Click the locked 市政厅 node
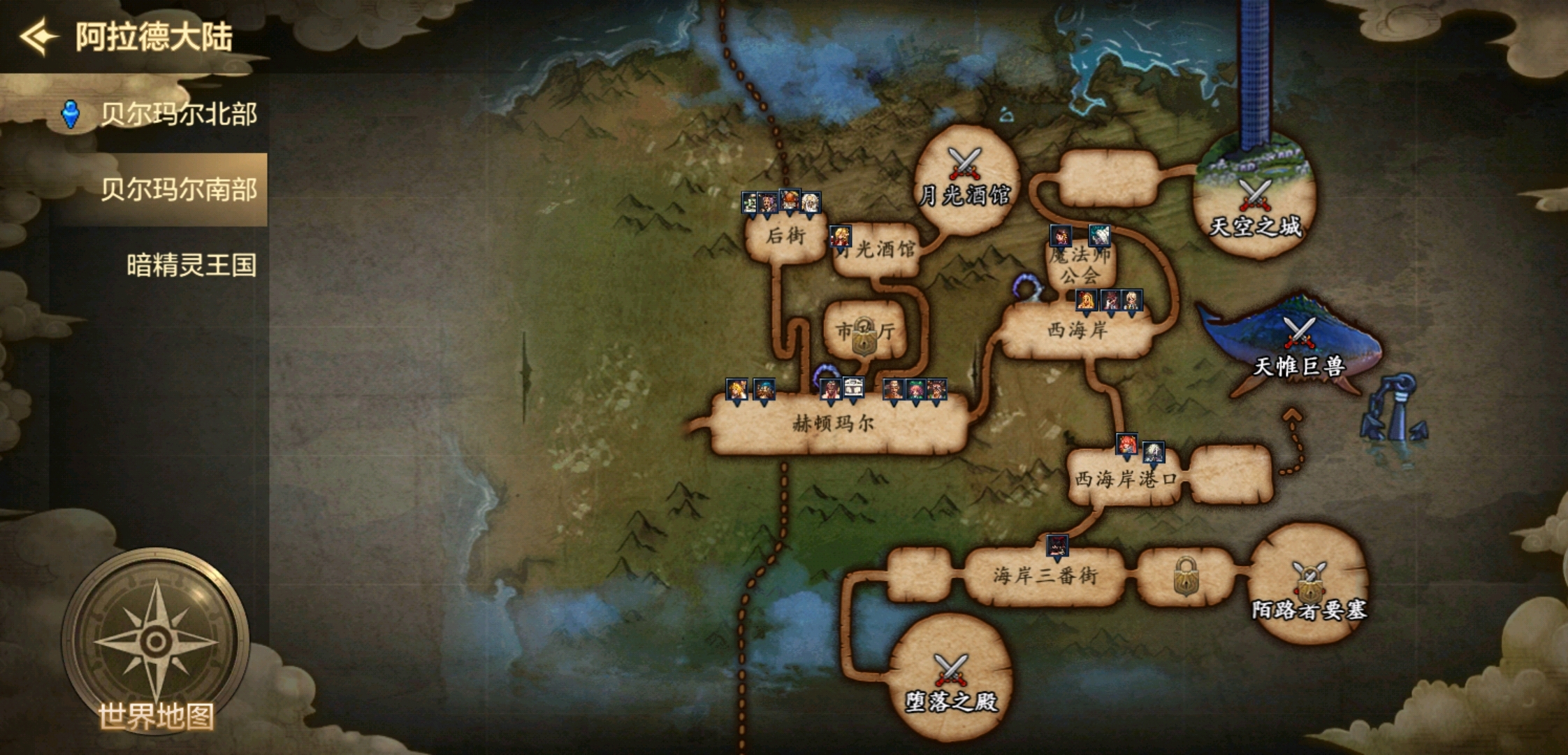Image resolution: width=1568 pixels, height=755 pixels. tap(865, 333)
